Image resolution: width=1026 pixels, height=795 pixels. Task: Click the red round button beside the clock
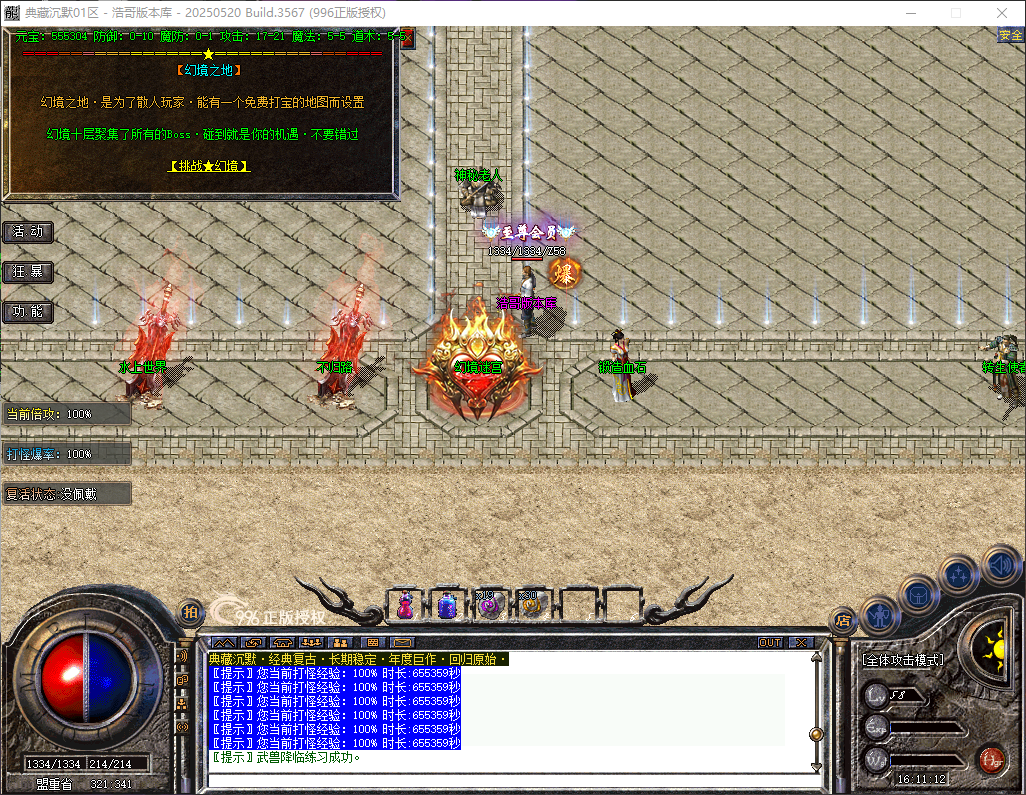pos(991,760)
